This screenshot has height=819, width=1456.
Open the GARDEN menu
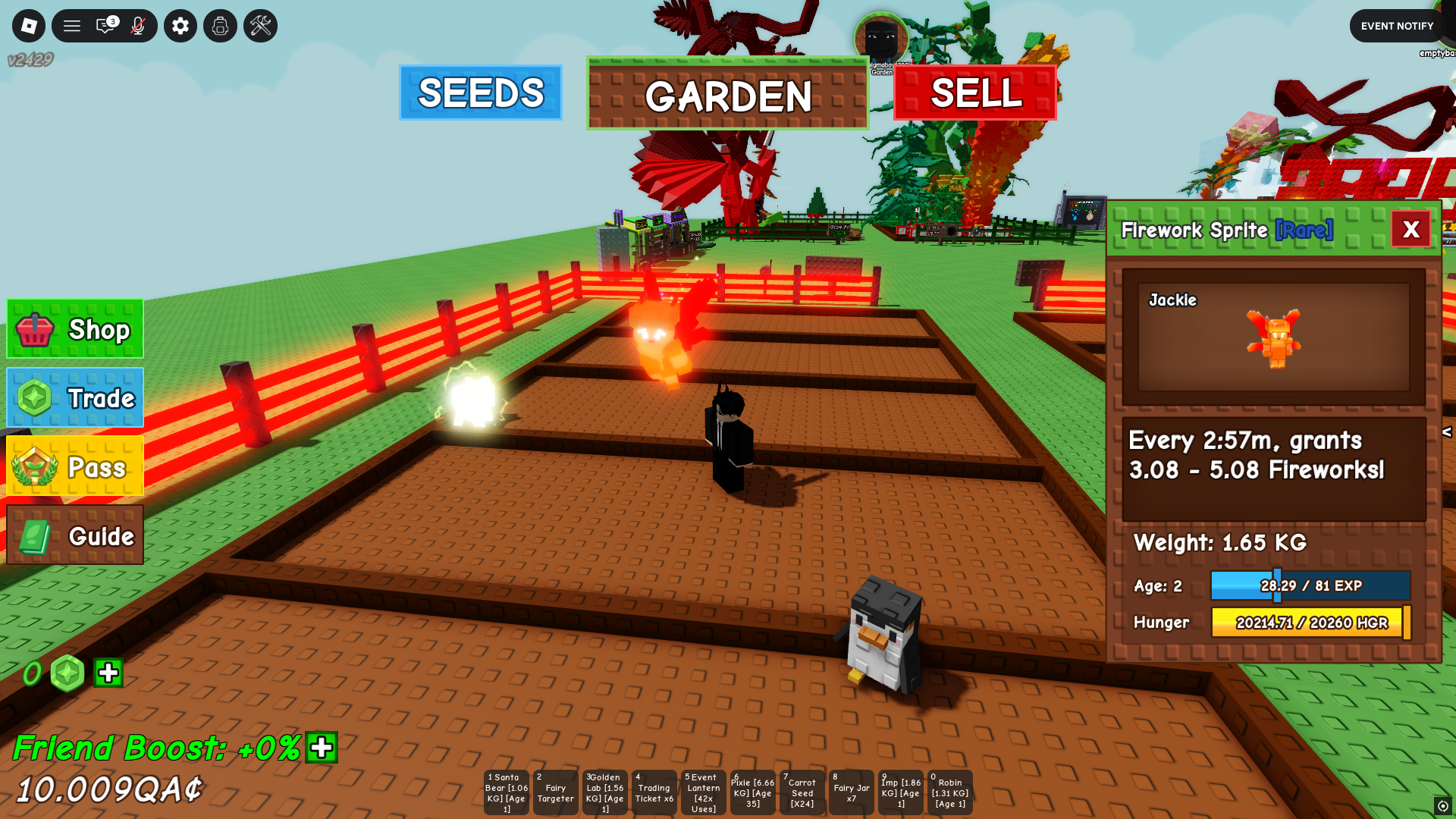[726, 96]
